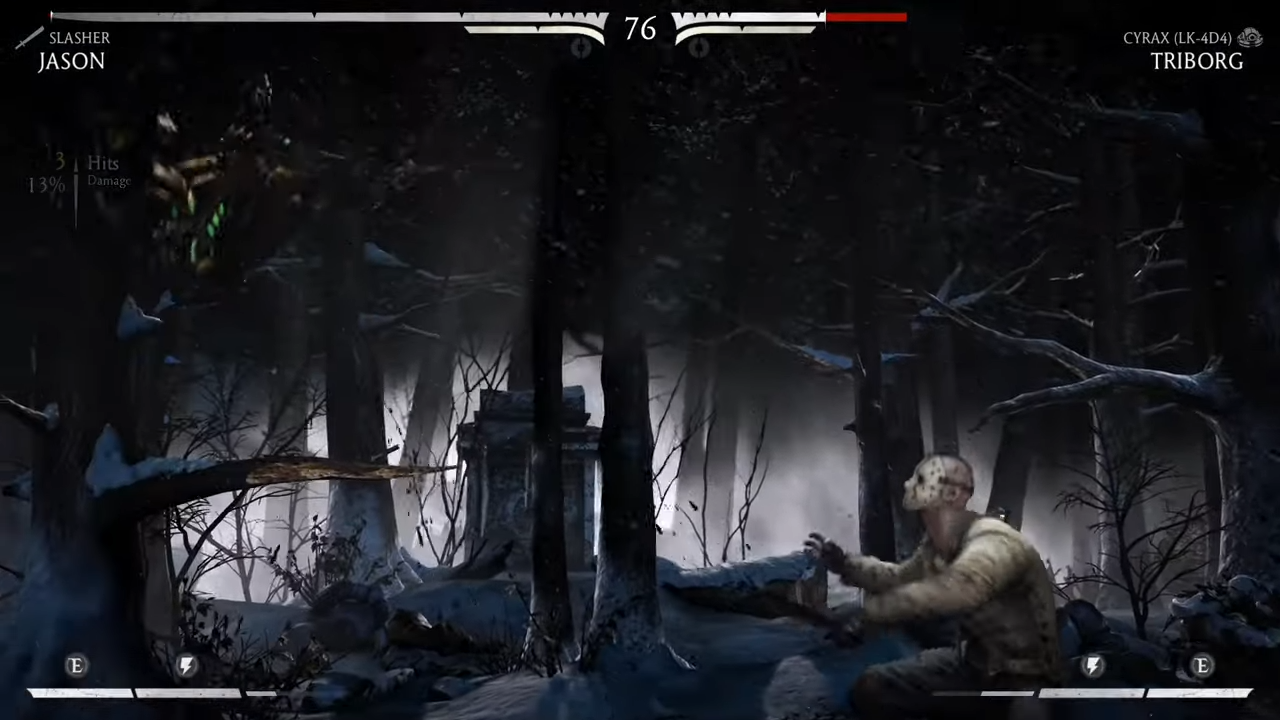This screenshot has height=720, width=1280.
Task: Click the CYRAX (LK-4D4) variation label
Action: 1177,38
